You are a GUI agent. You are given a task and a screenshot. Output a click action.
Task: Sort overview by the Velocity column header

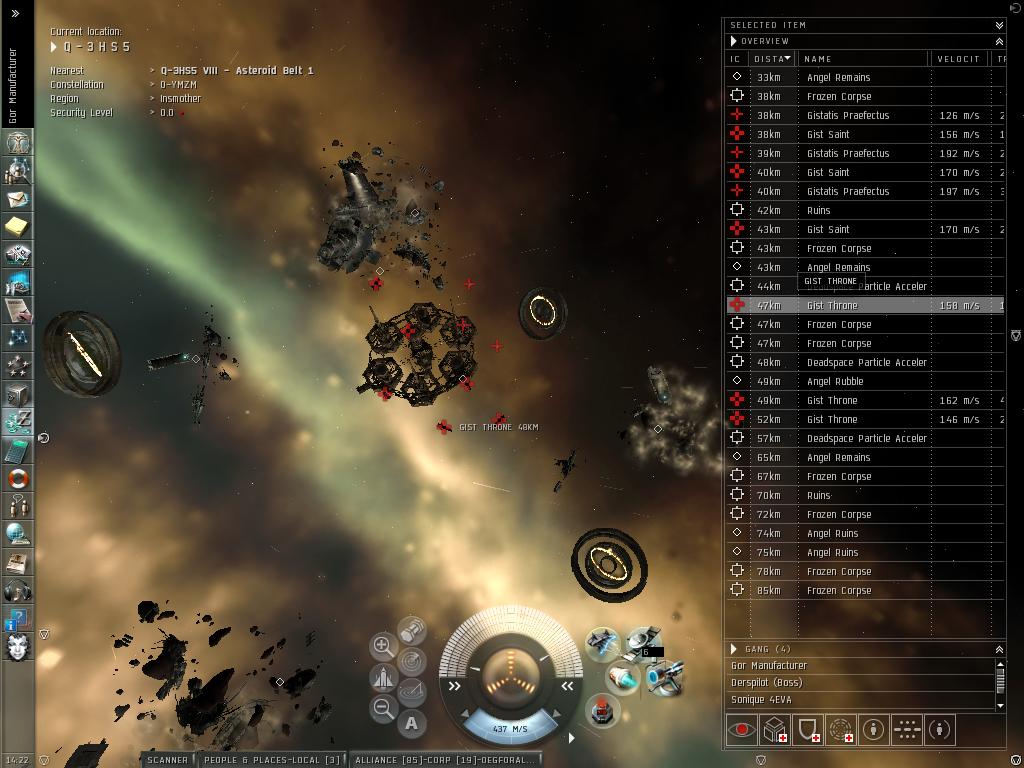coord(957,59)
